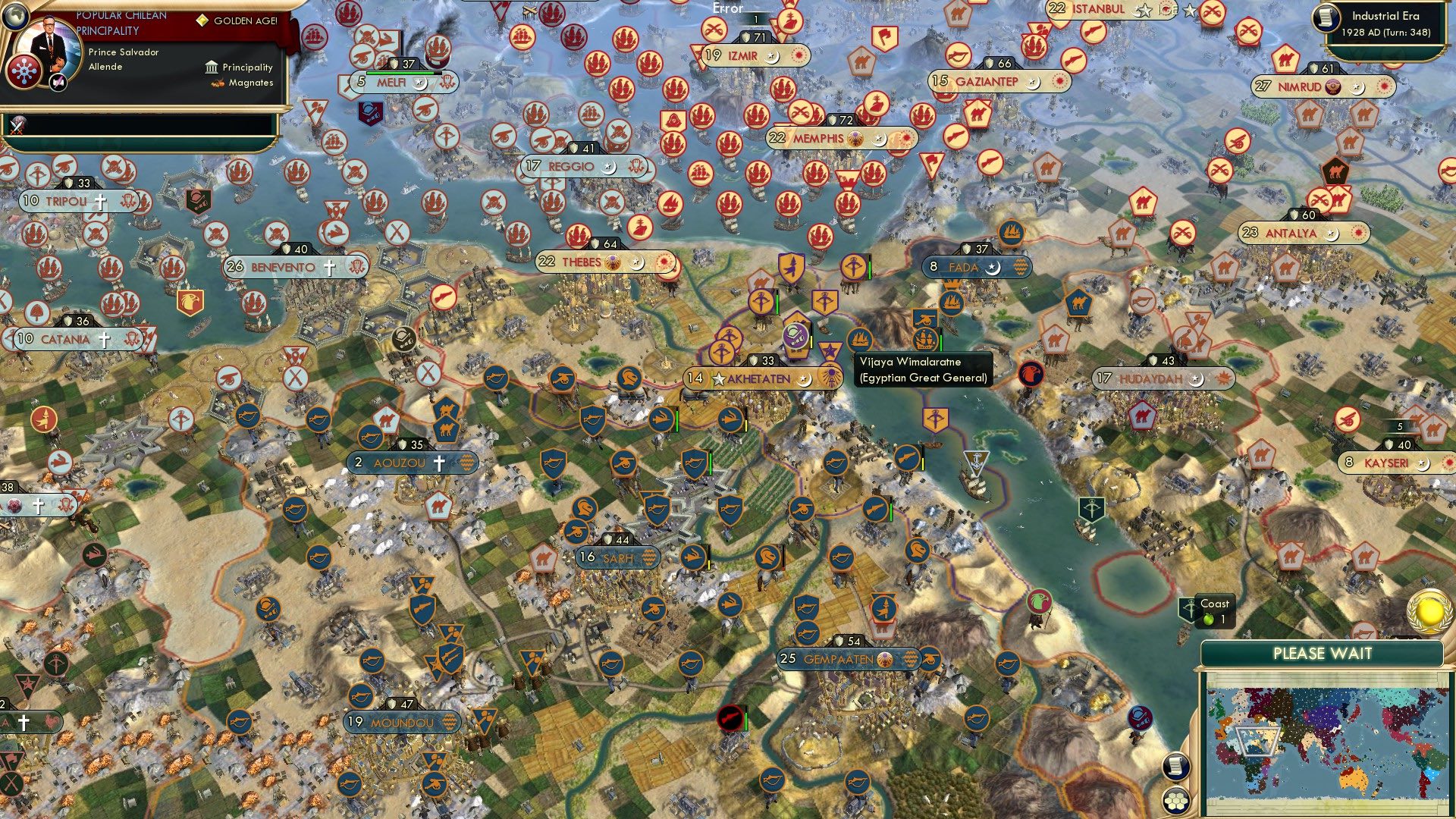Open the Social Policies red snowflake icon
This screenshot has width=1456, height=819.
pos(24,70)
